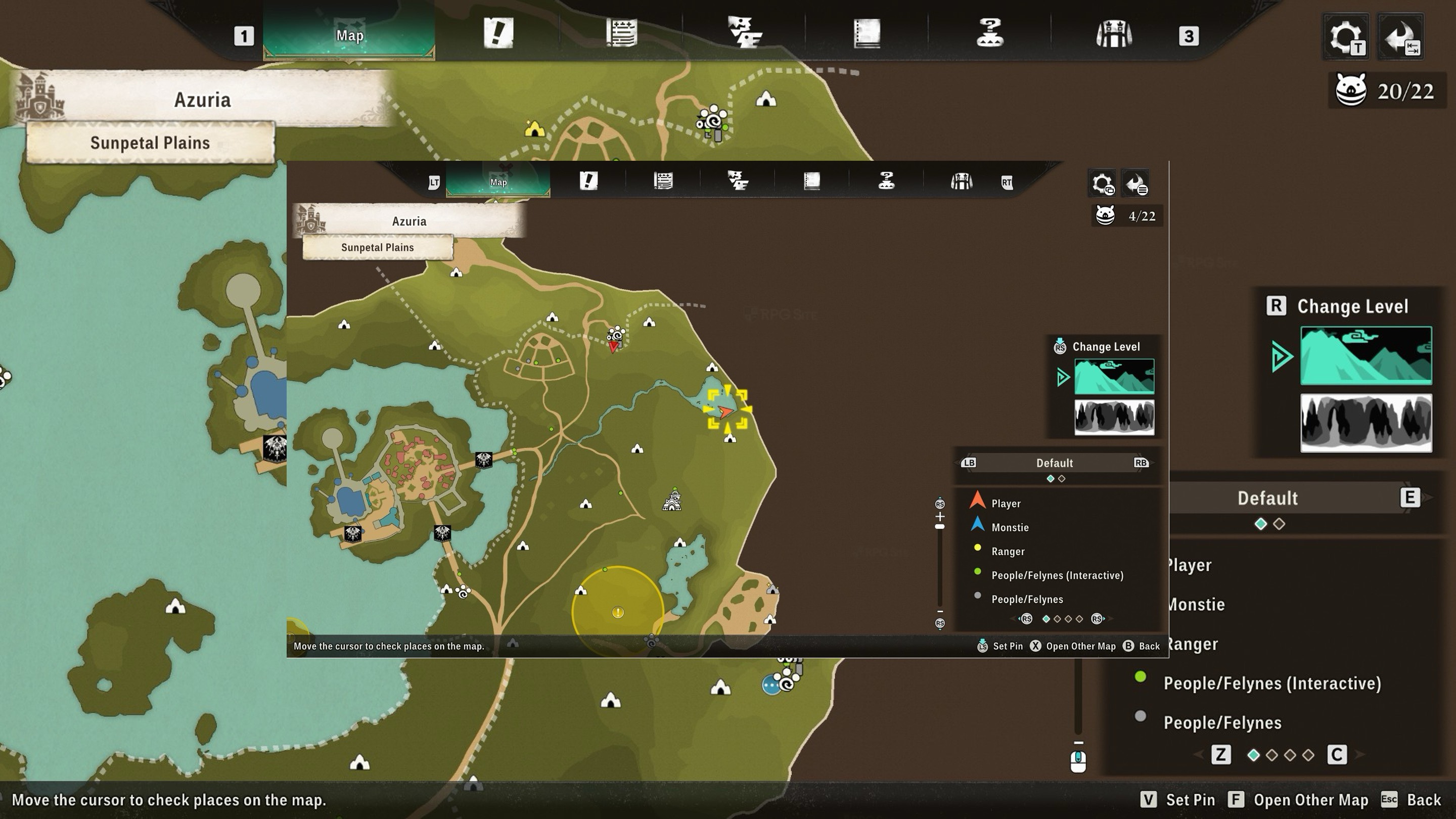Viewport: 1456px width, 819px height.
Task: Choose the large question-mark tab in the main top bar
Action: pyautogui.click(x=990, y=32)
